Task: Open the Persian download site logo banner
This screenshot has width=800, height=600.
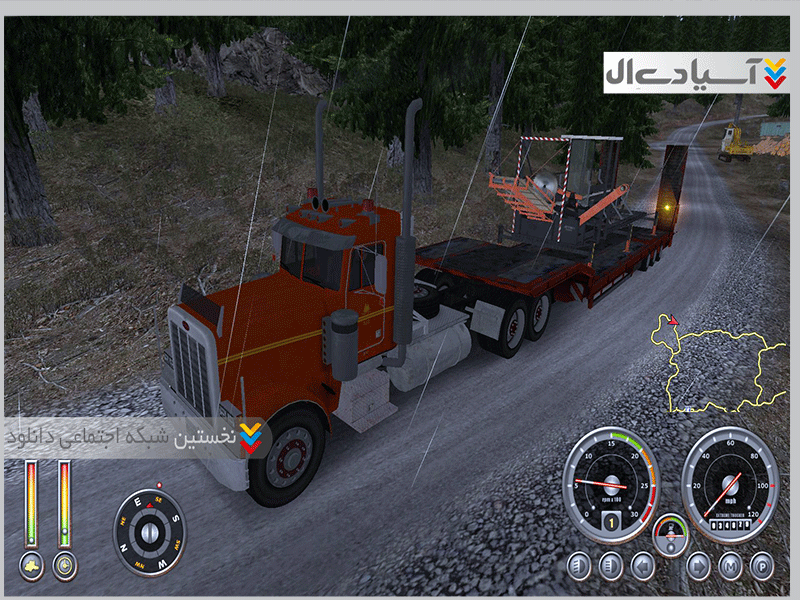Action: coord(695,73)
